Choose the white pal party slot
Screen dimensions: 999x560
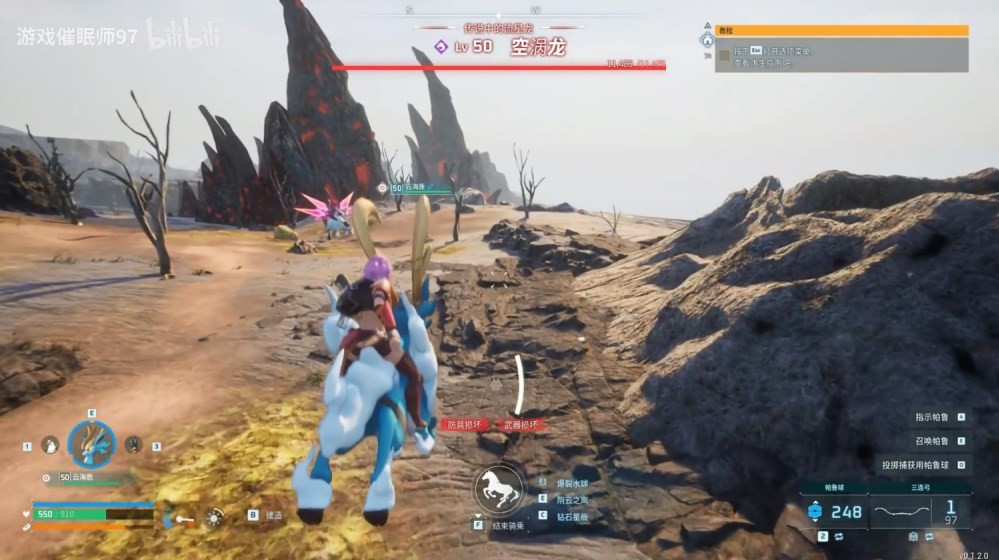coord(49,445)
